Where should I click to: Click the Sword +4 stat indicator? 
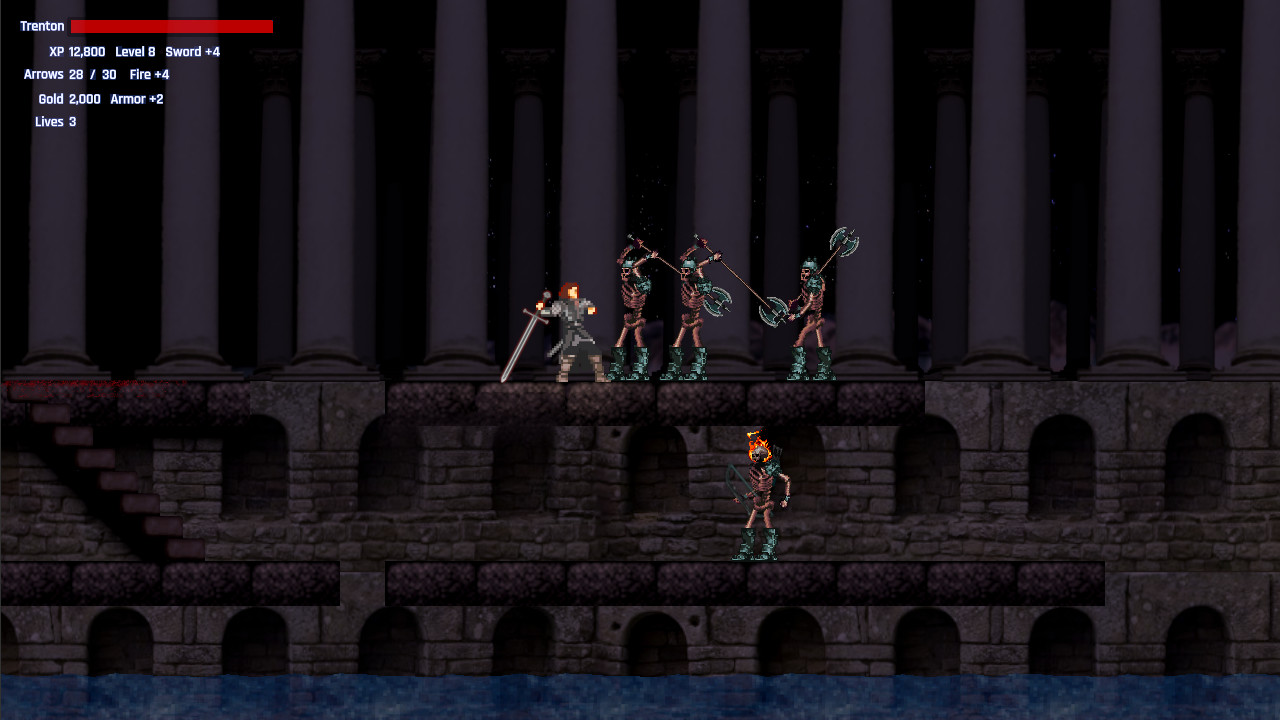point(191,51)
